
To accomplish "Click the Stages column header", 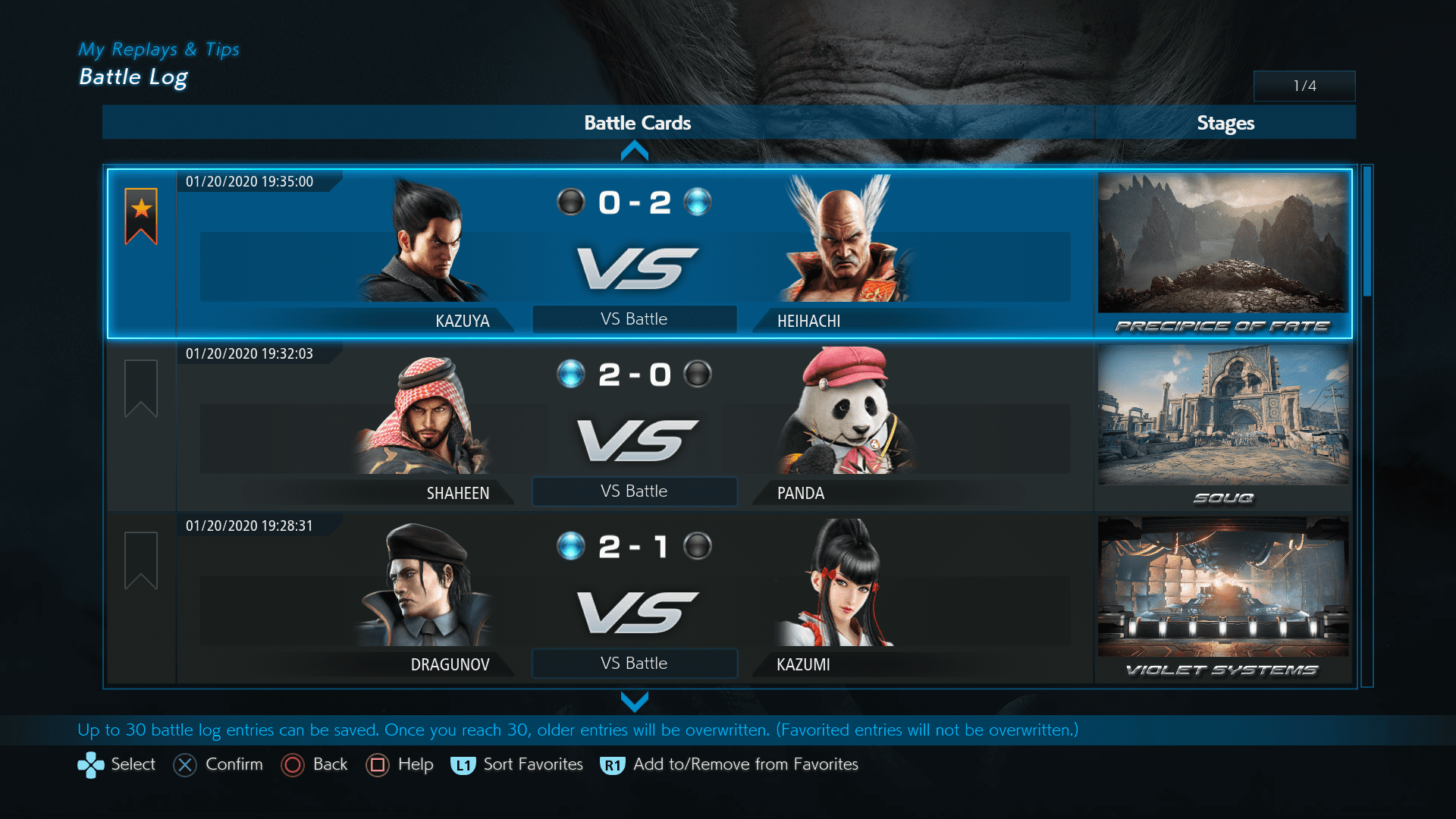I will pos(1225,123).
